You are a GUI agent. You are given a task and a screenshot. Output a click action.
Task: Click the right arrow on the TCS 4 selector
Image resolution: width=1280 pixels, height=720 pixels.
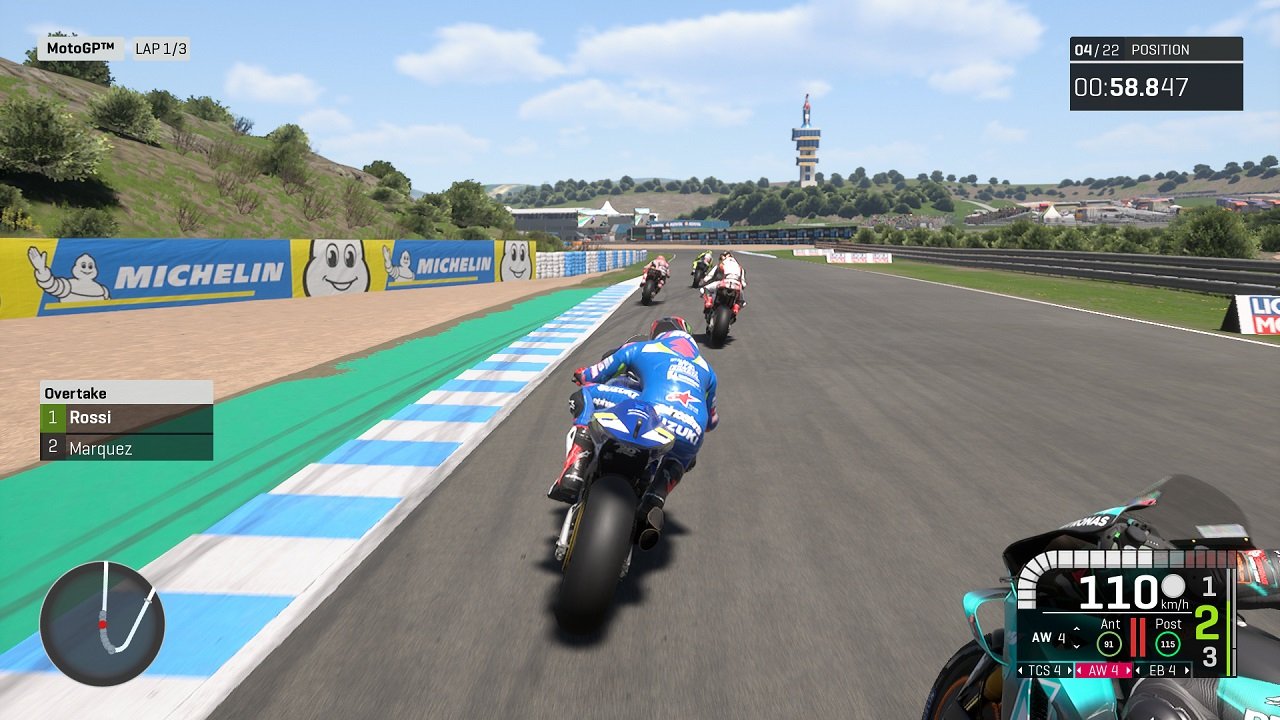pos(1070,670)
